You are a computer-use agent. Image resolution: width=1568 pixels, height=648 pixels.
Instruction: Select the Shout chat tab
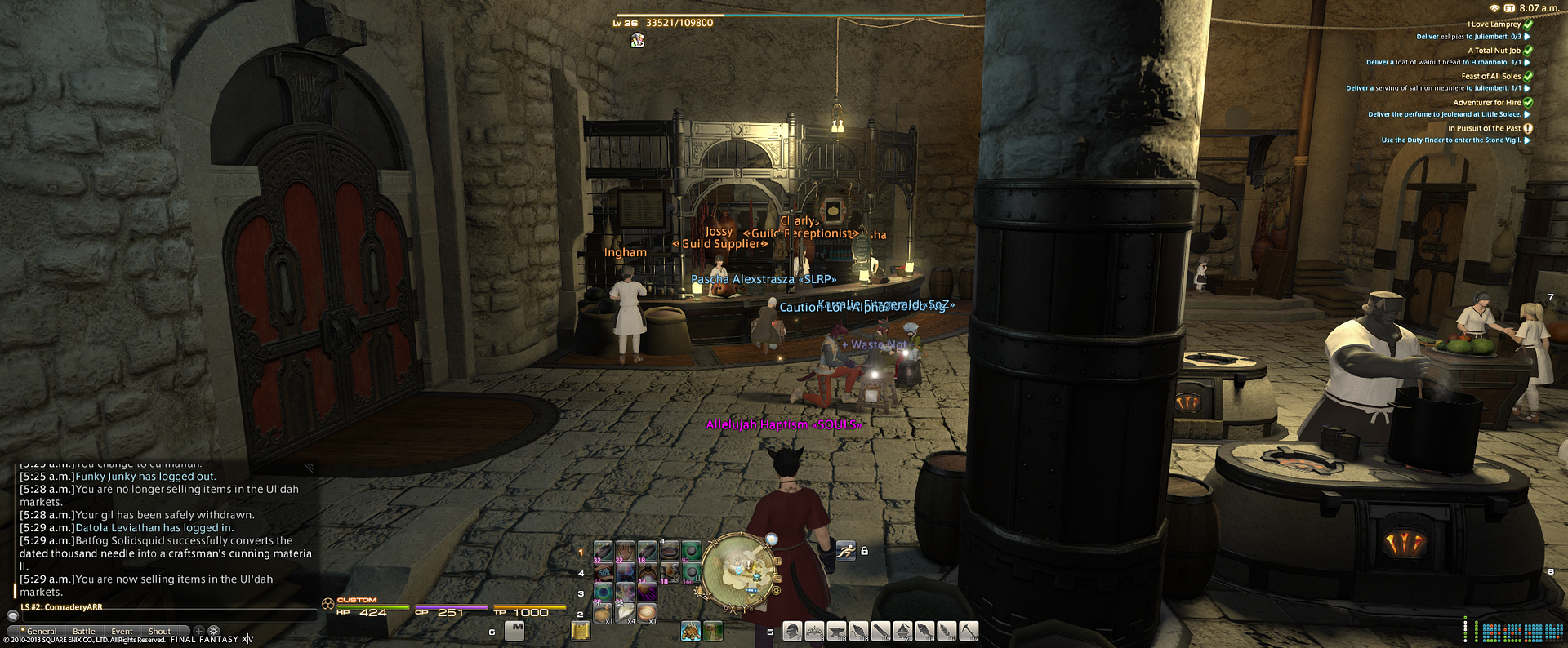click(159, 631)
